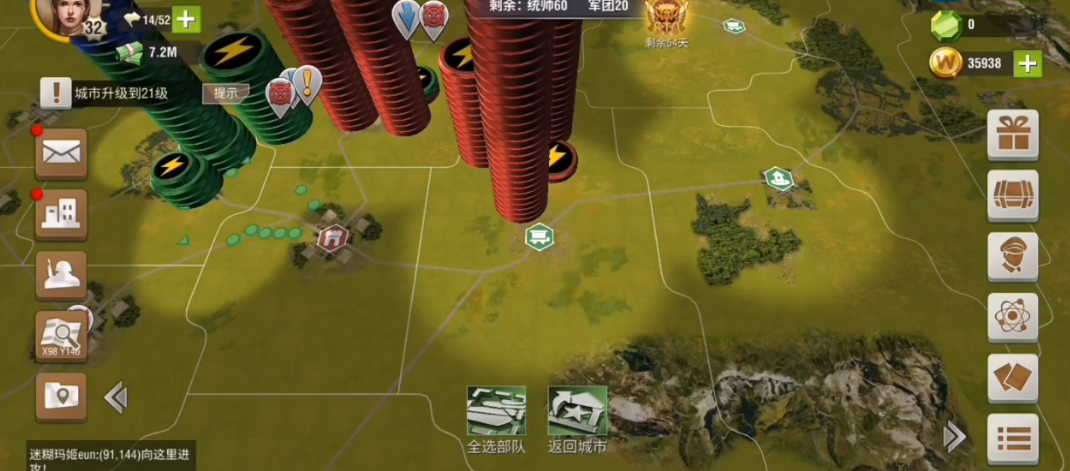Open the city upgrade to level 21 quest
Image resolution: width=1070 pixels, height=471 pixels.
click(x=120, y=93)
